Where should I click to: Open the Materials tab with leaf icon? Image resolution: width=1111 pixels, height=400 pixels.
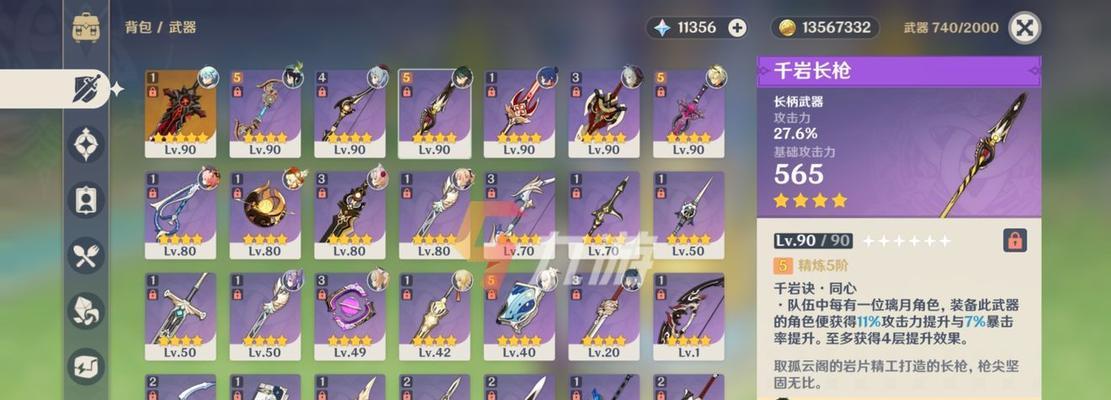tap(86, 310)
